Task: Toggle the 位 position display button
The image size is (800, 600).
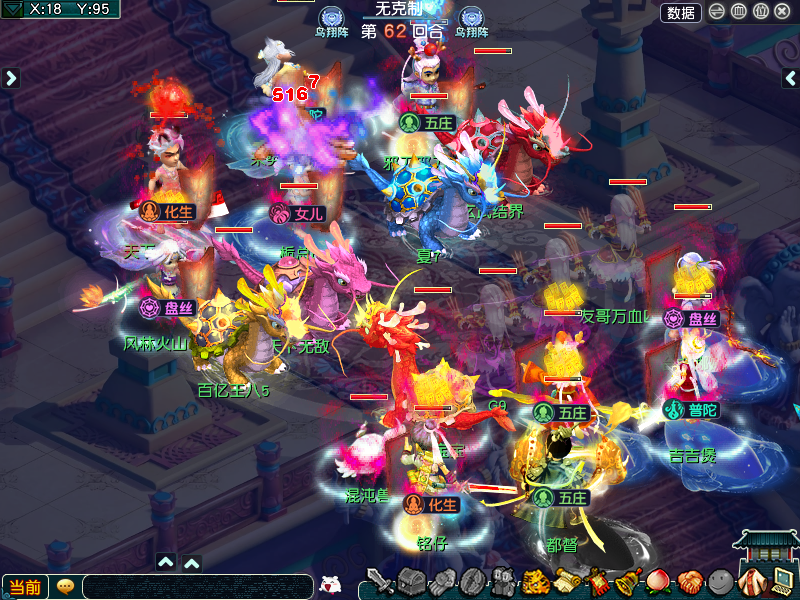Action: click(760, 12)
